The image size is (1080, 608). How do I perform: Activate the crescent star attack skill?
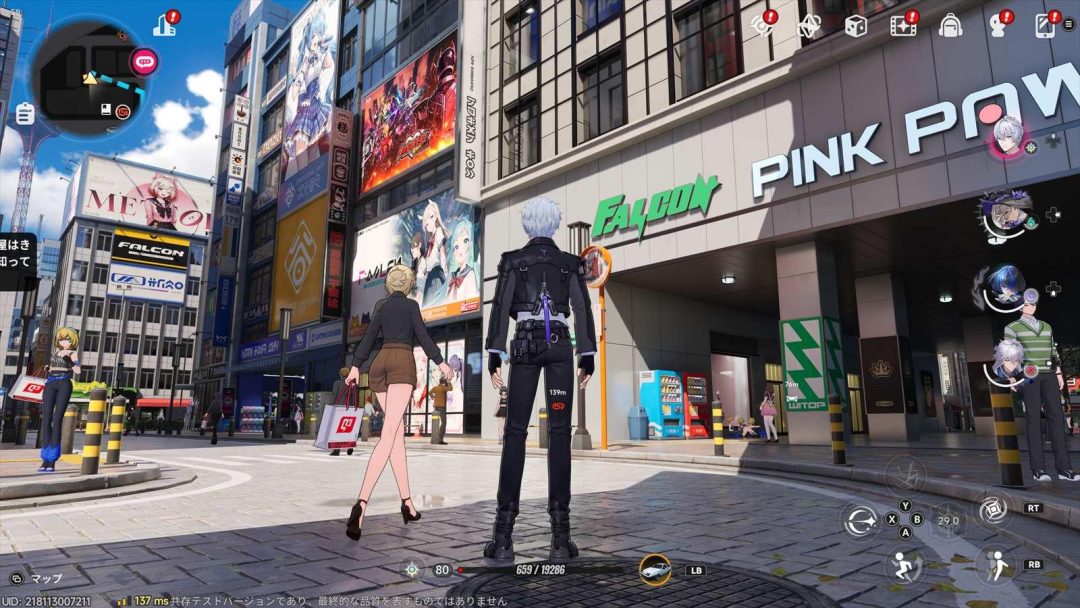click(859, 520)
